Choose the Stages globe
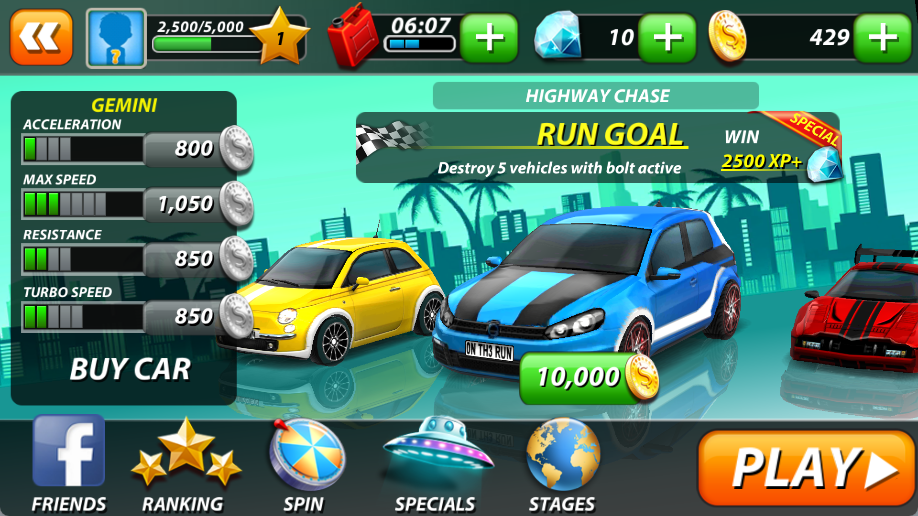 (563, 464)
